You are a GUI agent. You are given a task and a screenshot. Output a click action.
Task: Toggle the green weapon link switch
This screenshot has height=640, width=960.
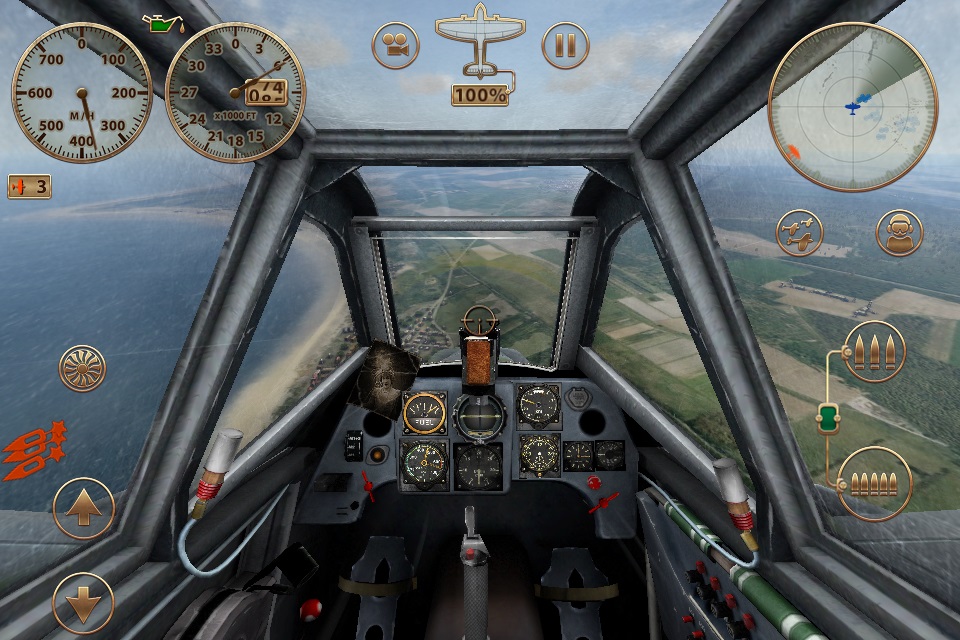tap(828, 418)
